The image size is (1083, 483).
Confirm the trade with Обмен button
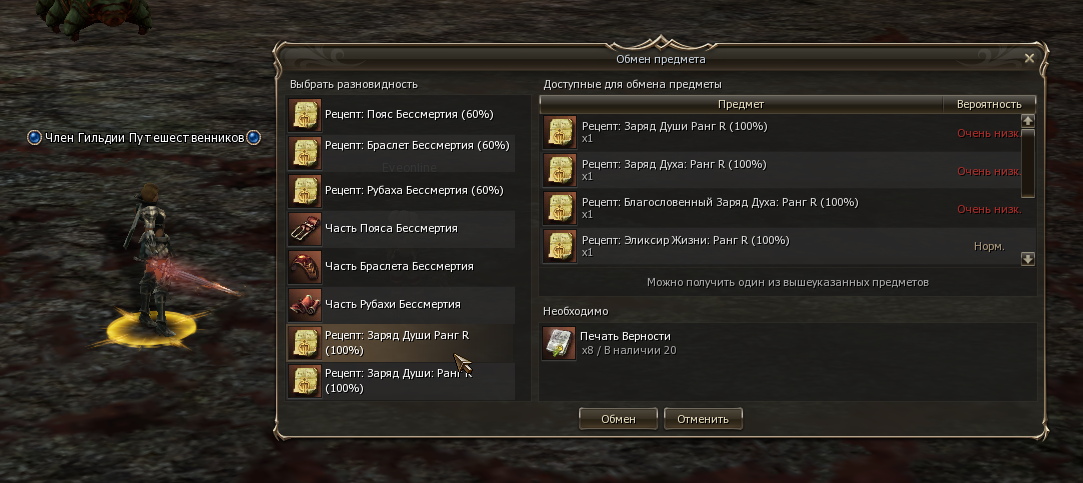618,418
